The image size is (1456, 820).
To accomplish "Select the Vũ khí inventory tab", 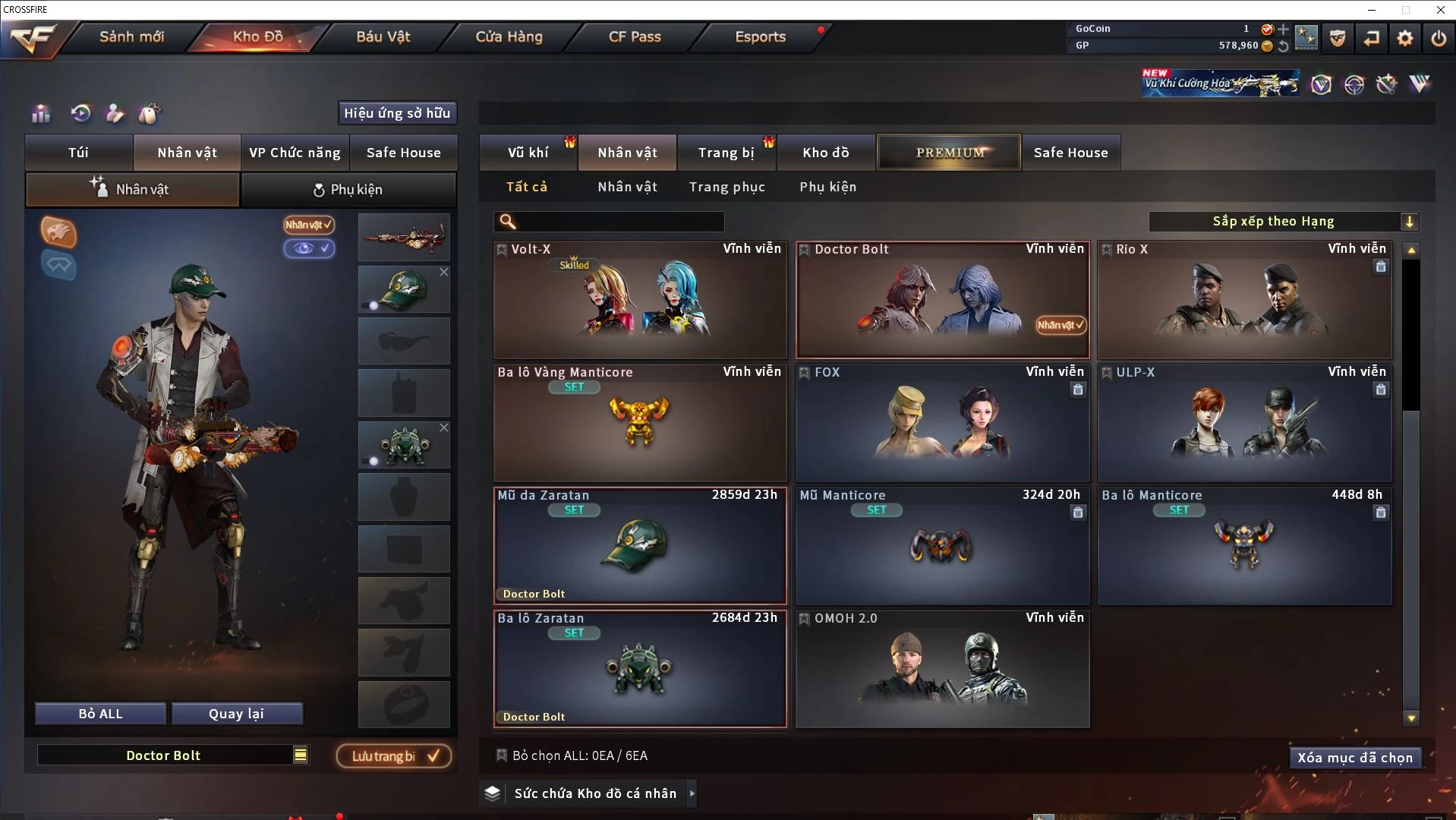I will click(528, 153).
